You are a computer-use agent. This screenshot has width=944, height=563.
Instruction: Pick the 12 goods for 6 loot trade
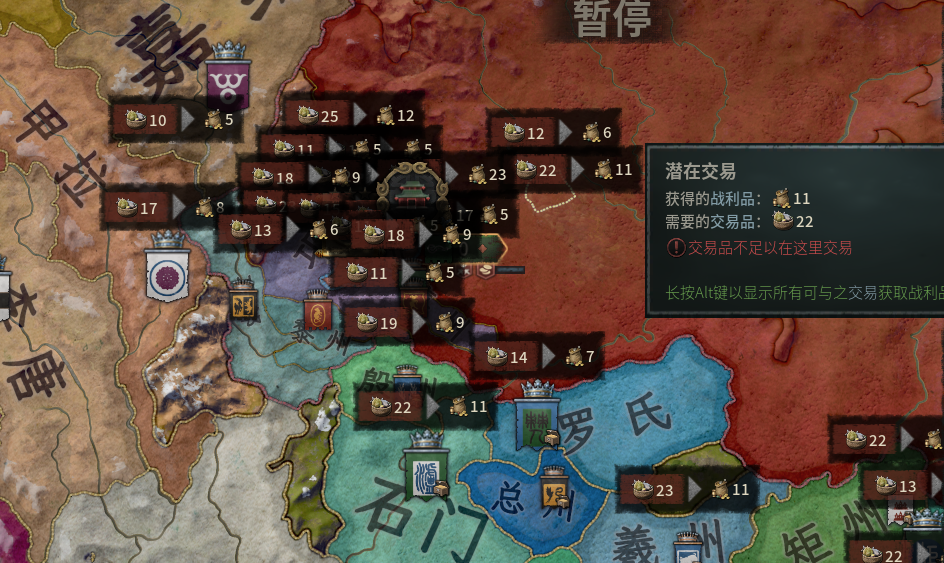click(551, 132)
